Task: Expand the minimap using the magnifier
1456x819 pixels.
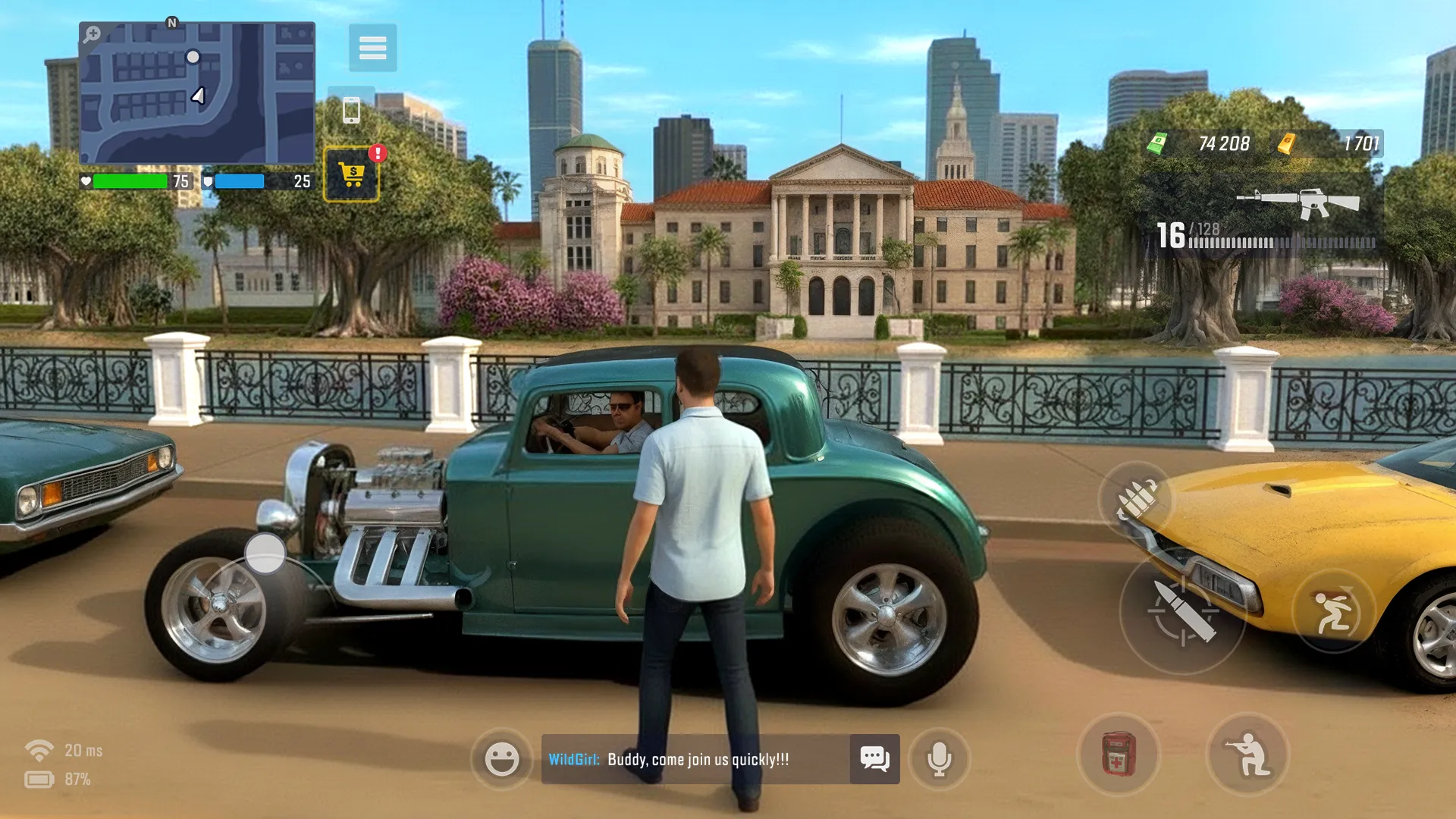Action: 92,33
